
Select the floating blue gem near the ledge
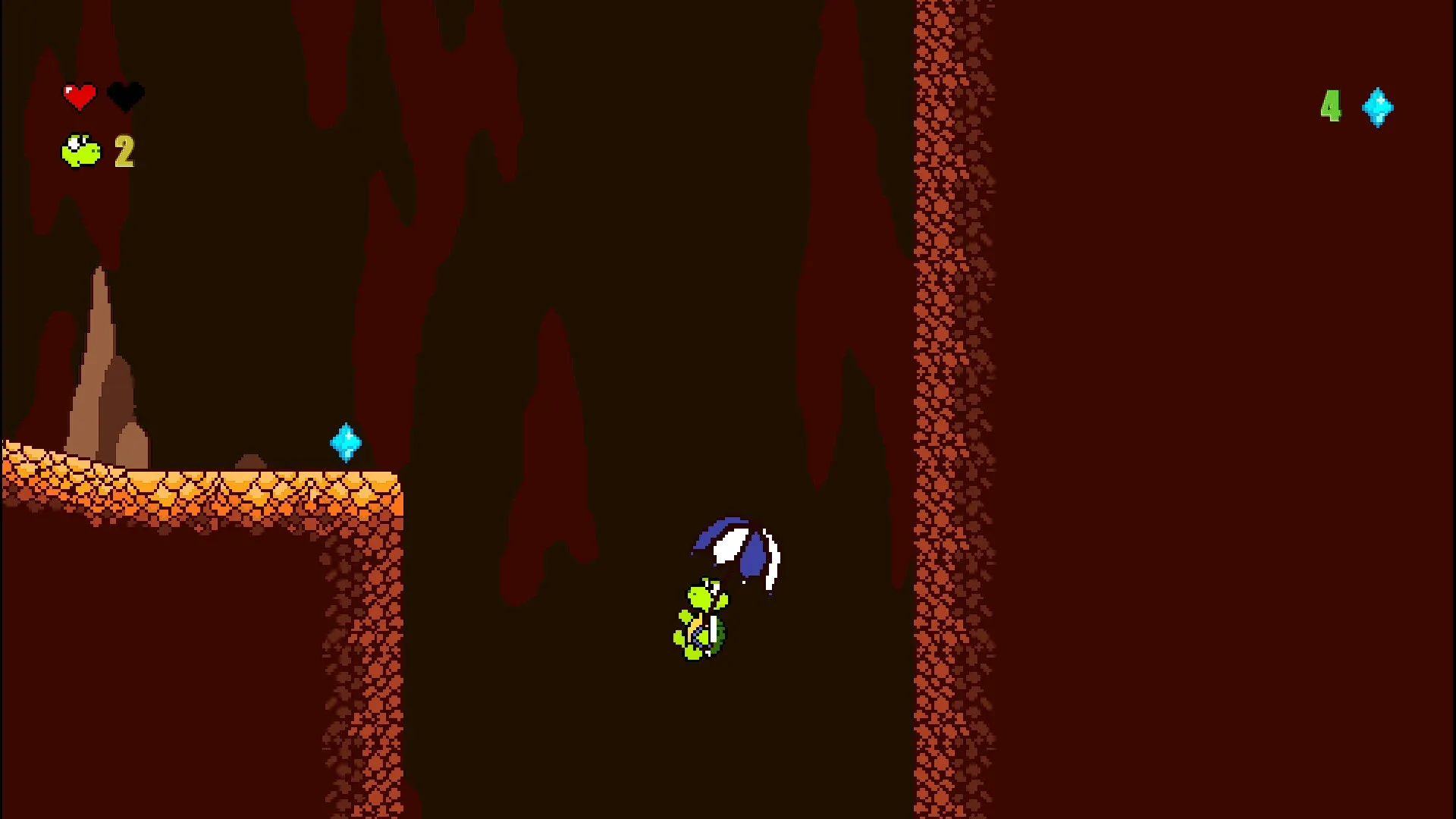pyautogui.click(x=345, y=442)
